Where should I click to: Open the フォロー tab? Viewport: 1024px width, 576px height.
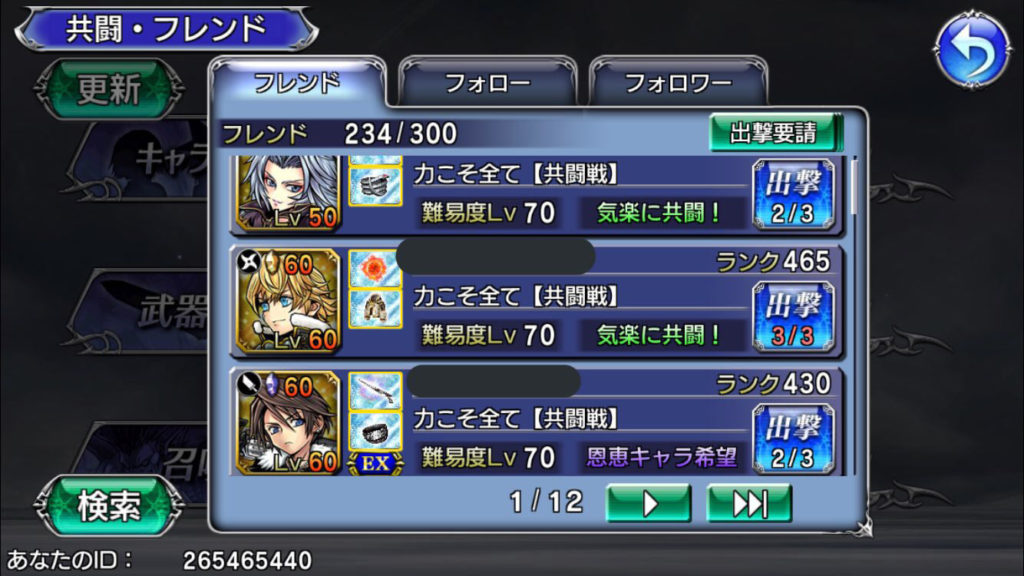(x=488, y=83)
